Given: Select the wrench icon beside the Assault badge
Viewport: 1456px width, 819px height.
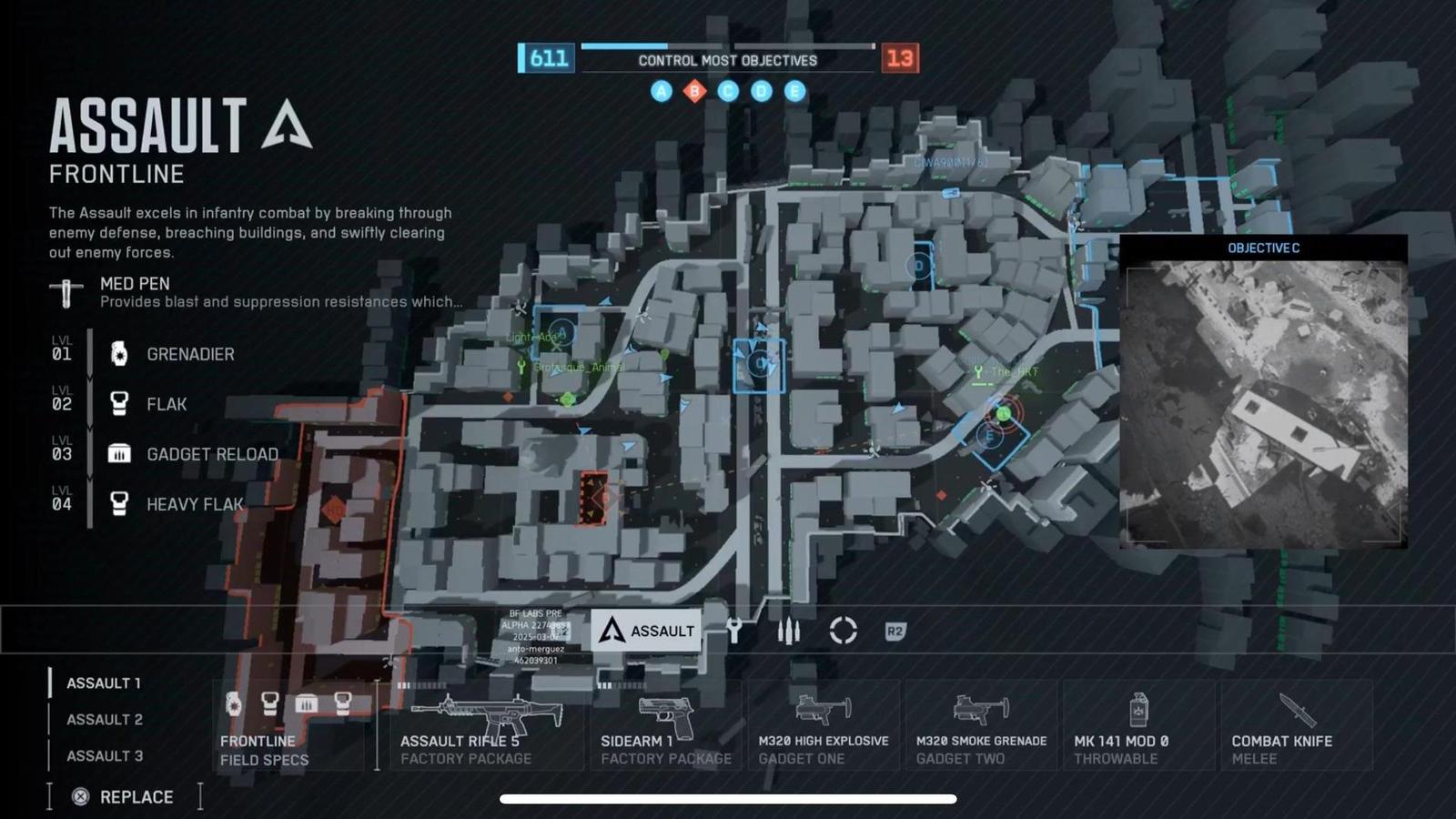Looking at the screenshot, I should (x=735, y=629).
